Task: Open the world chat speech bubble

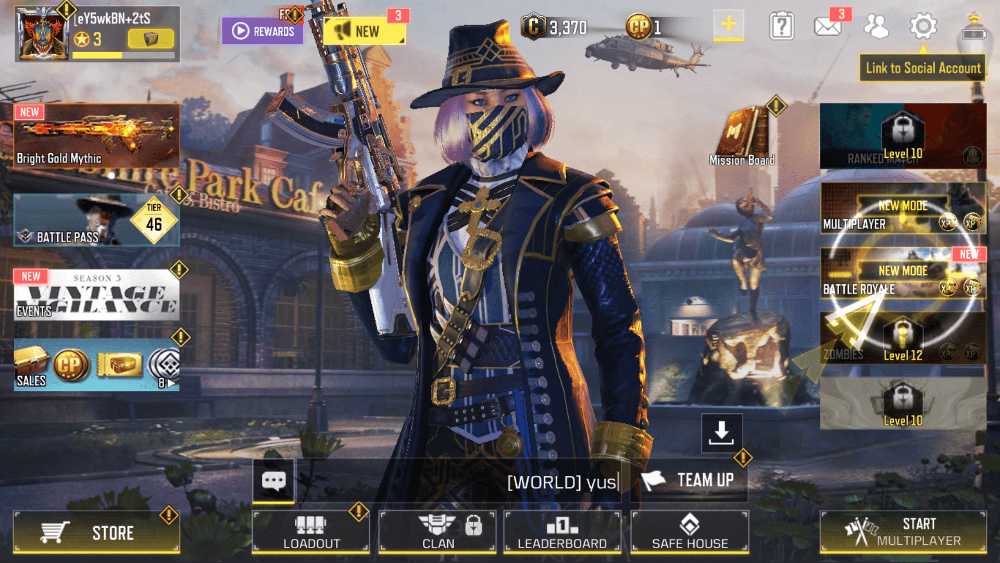Action: (274, 481)
